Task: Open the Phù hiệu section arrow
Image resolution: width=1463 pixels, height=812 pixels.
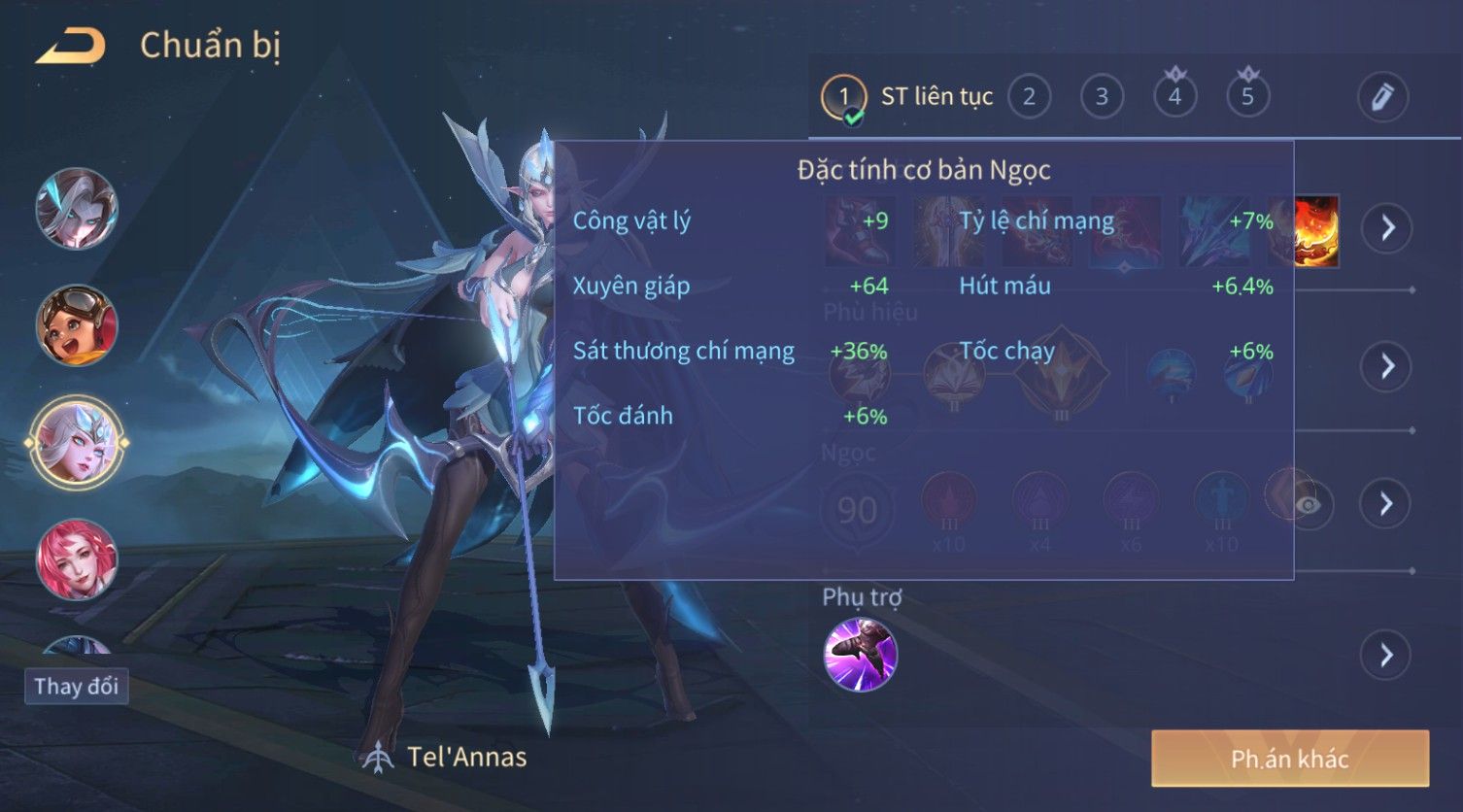Action: point(1386,366)
